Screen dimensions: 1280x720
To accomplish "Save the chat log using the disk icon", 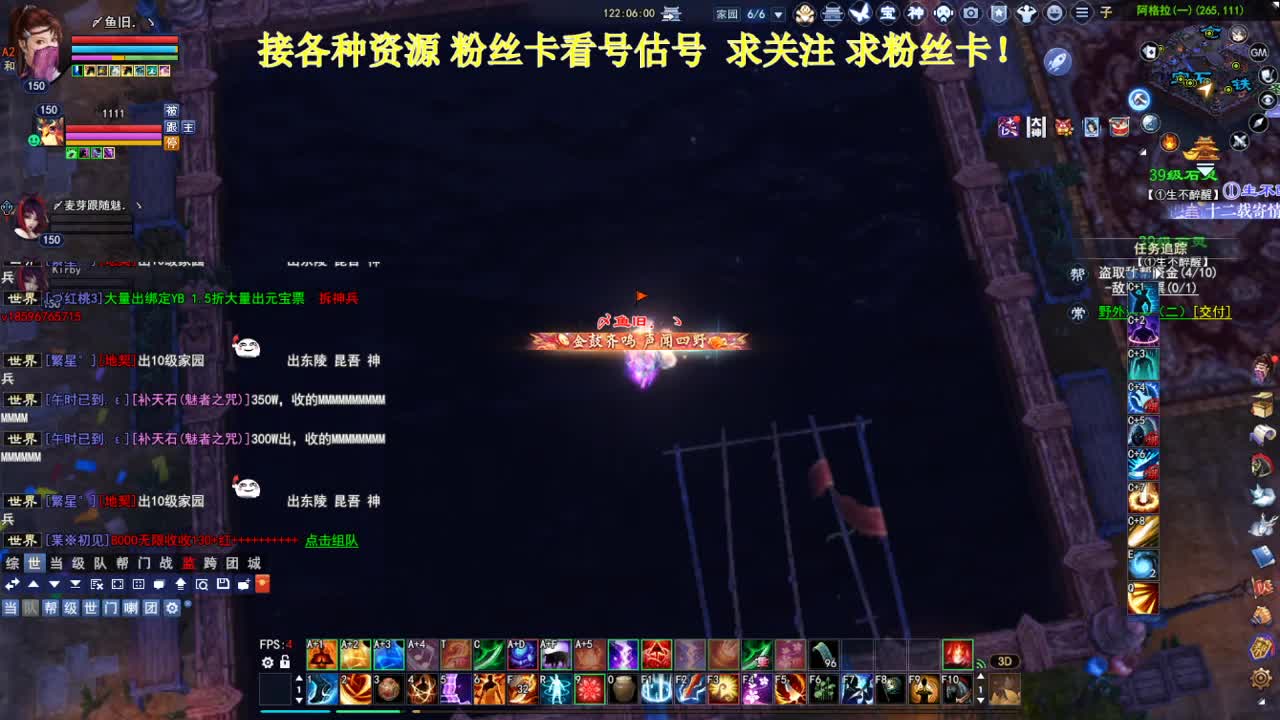I will 221,585.
